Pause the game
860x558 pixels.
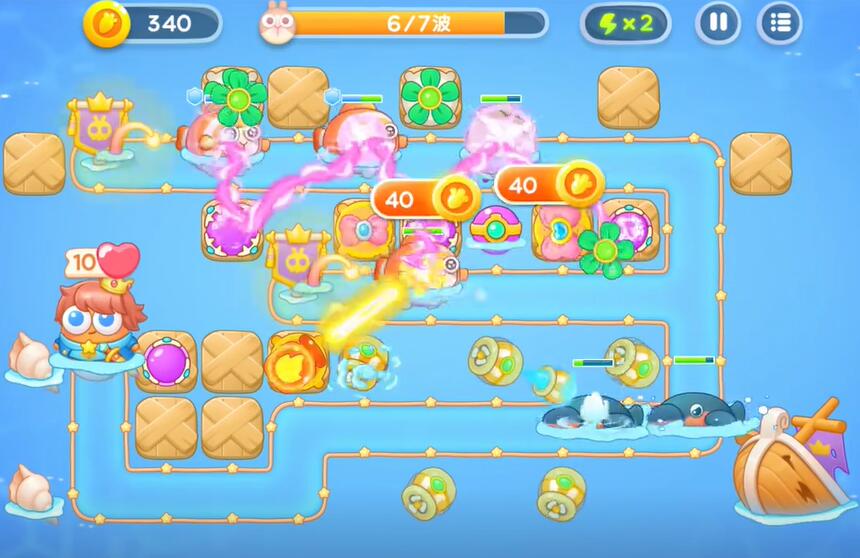tap(717, 23)
